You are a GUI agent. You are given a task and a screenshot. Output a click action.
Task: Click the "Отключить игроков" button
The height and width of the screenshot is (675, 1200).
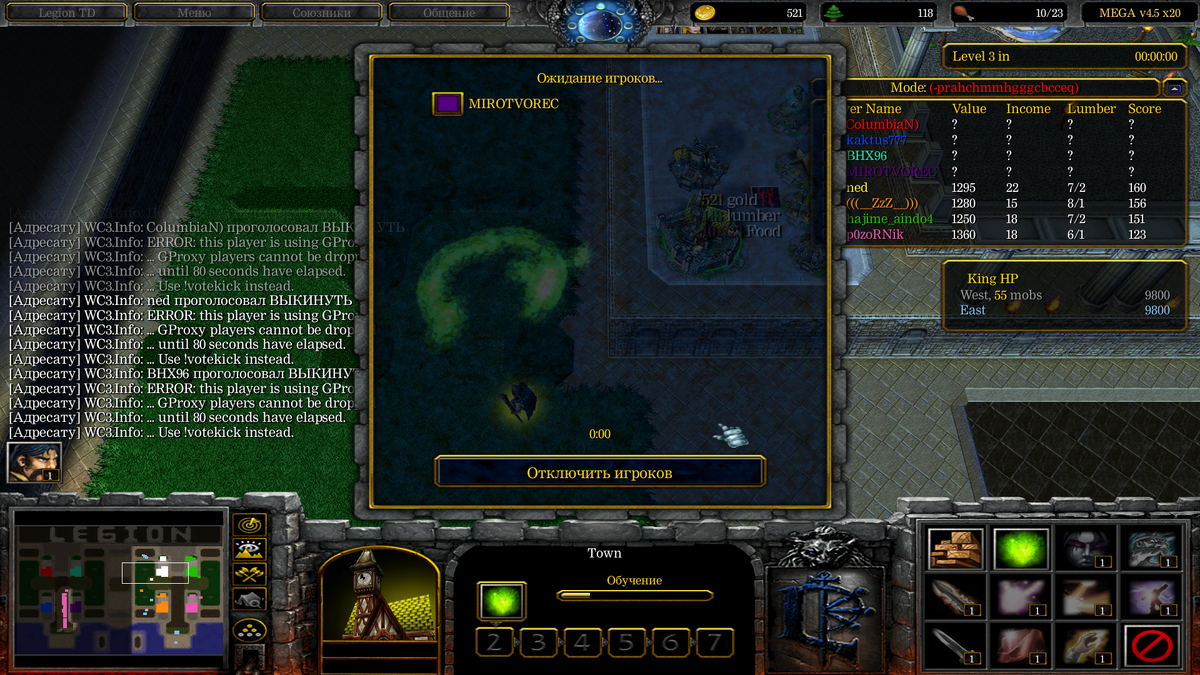[x=600, y=472]
